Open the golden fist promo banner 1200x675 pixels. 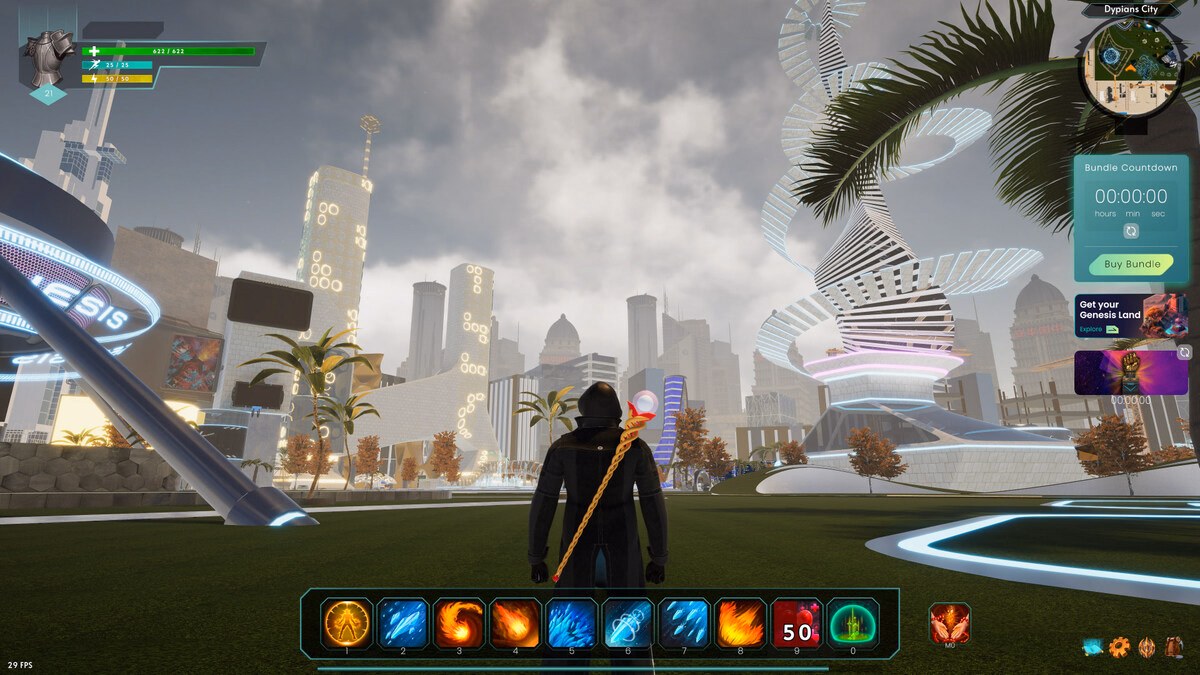[x=1131, y=372]
